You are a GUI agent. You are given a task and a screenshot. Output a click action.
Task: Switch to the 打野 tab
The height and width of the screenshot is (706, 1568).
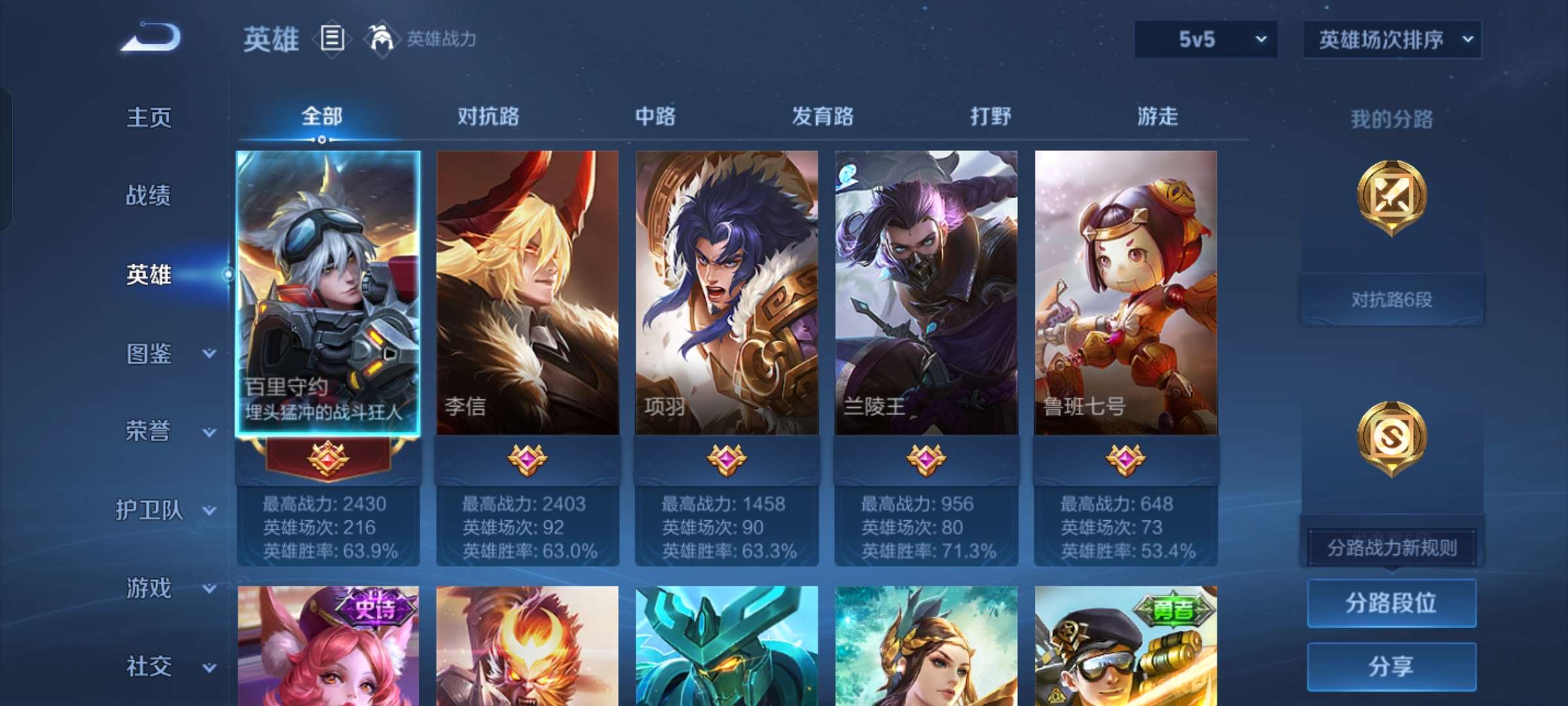click(990, 116)
